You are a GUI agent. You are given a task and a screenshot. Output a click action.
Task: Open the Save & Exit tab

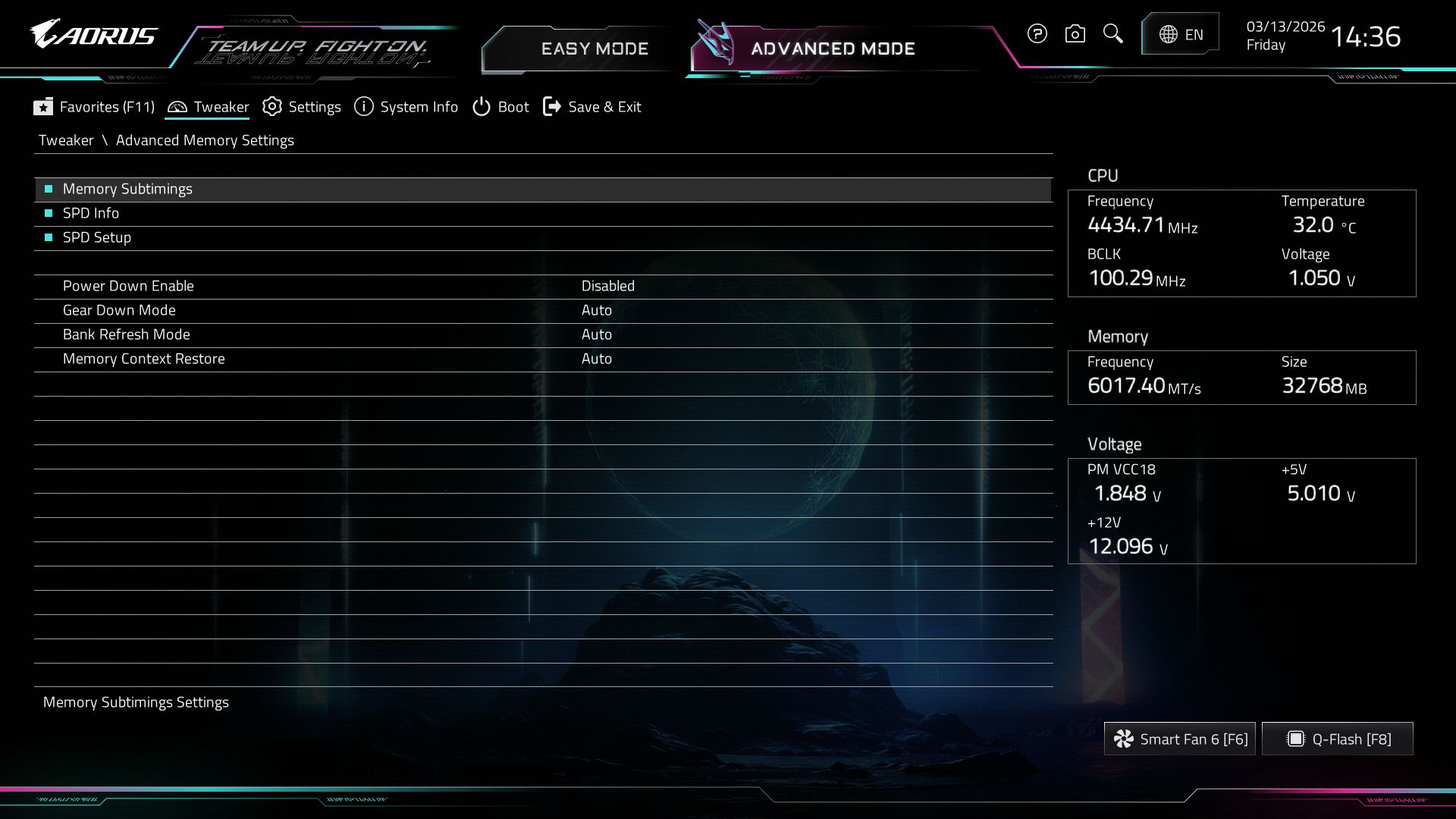pyautogui.click(x=592, y=107)
